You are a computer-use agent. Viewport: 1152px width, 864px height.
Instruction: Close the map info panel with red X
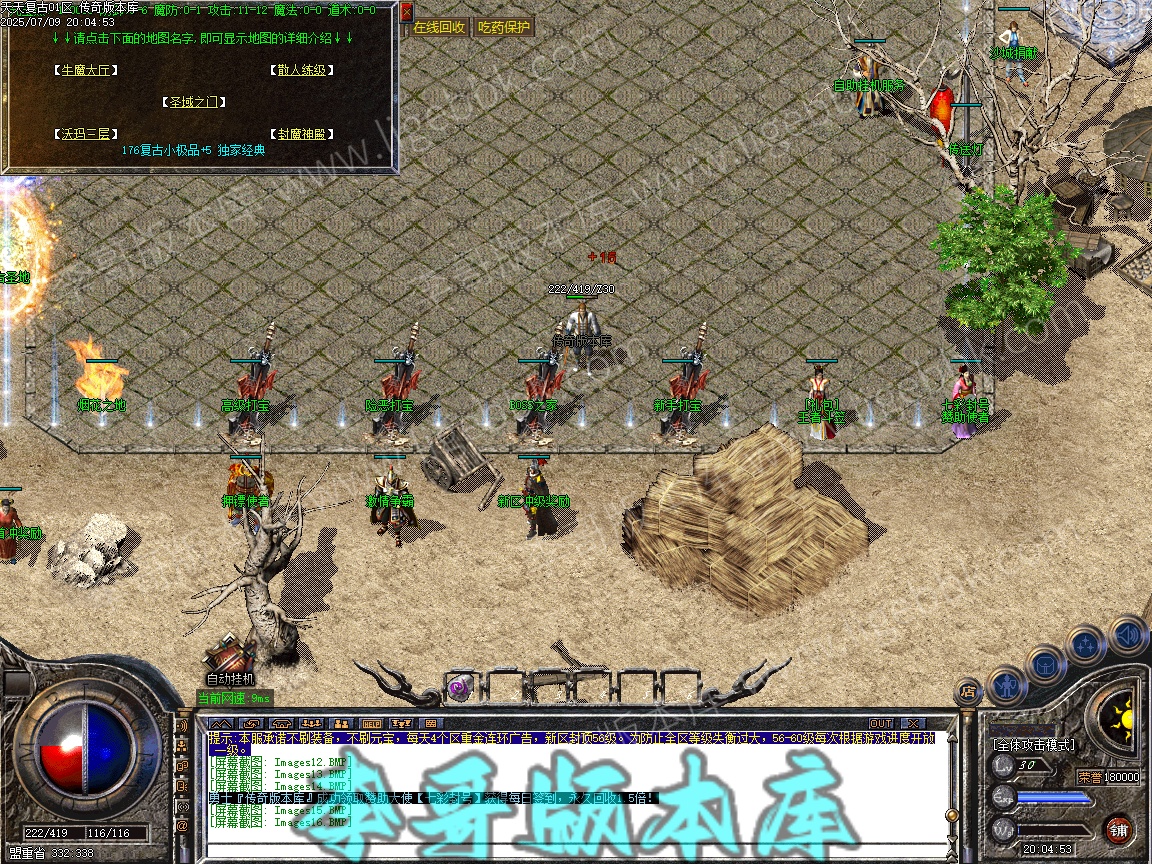click(406, 12)
